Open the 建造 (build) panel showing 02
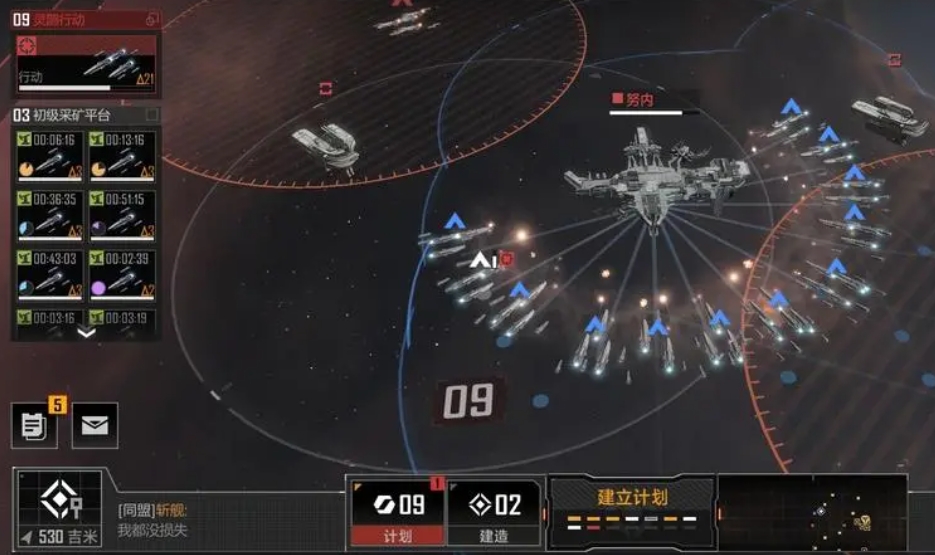 point(494,510)
